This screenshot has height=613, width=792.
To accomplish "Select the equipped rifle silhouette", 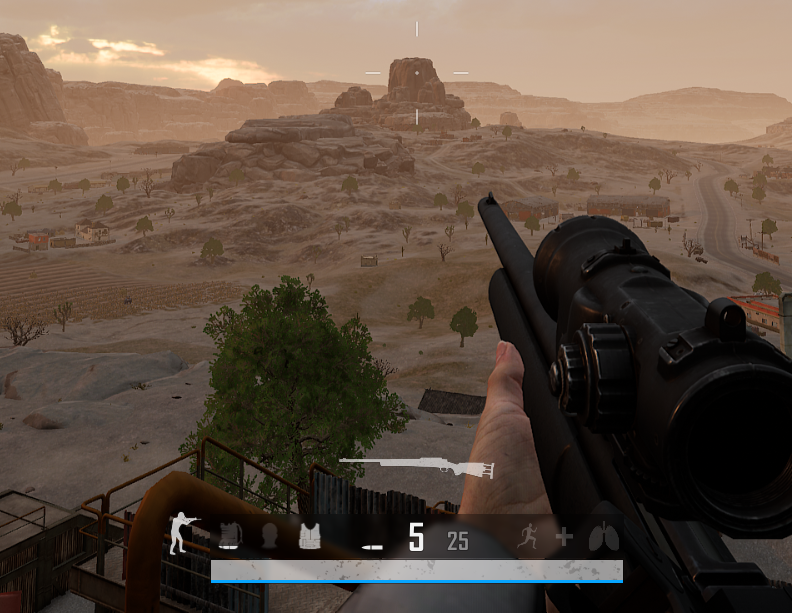I will pos(417,467).
